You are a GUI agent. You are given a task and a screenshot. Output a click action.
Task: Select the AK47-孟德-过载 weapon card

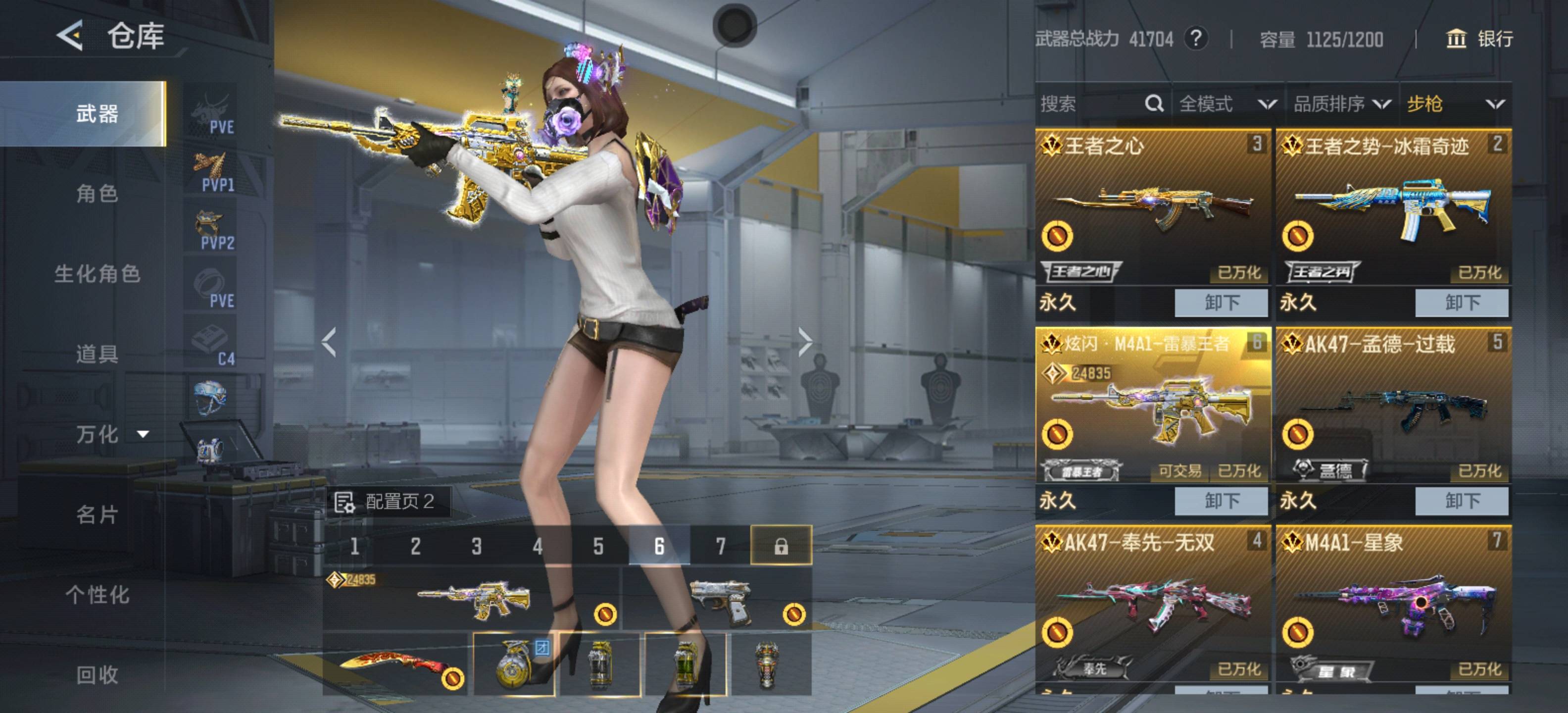[1393, 405]
